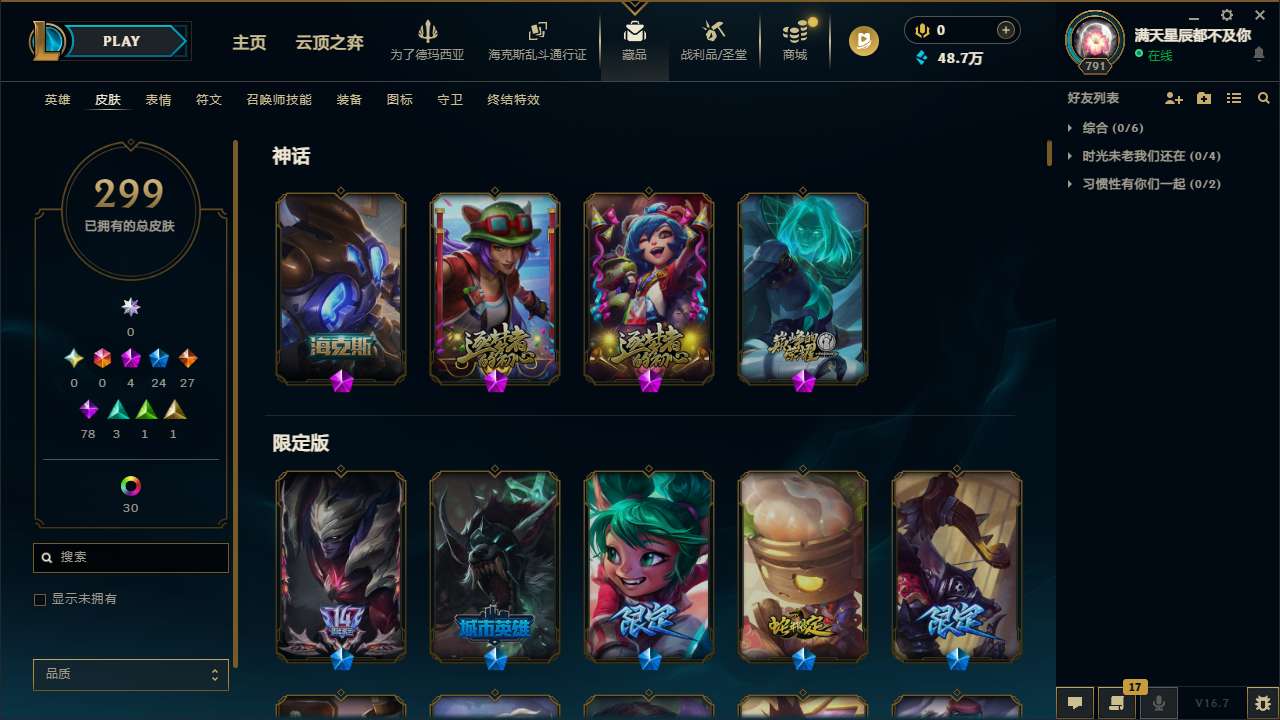The image size is (1280, 720).
Task: Click the friend group folder icon
Action: pyautogui.click(x=1203, y=98)
